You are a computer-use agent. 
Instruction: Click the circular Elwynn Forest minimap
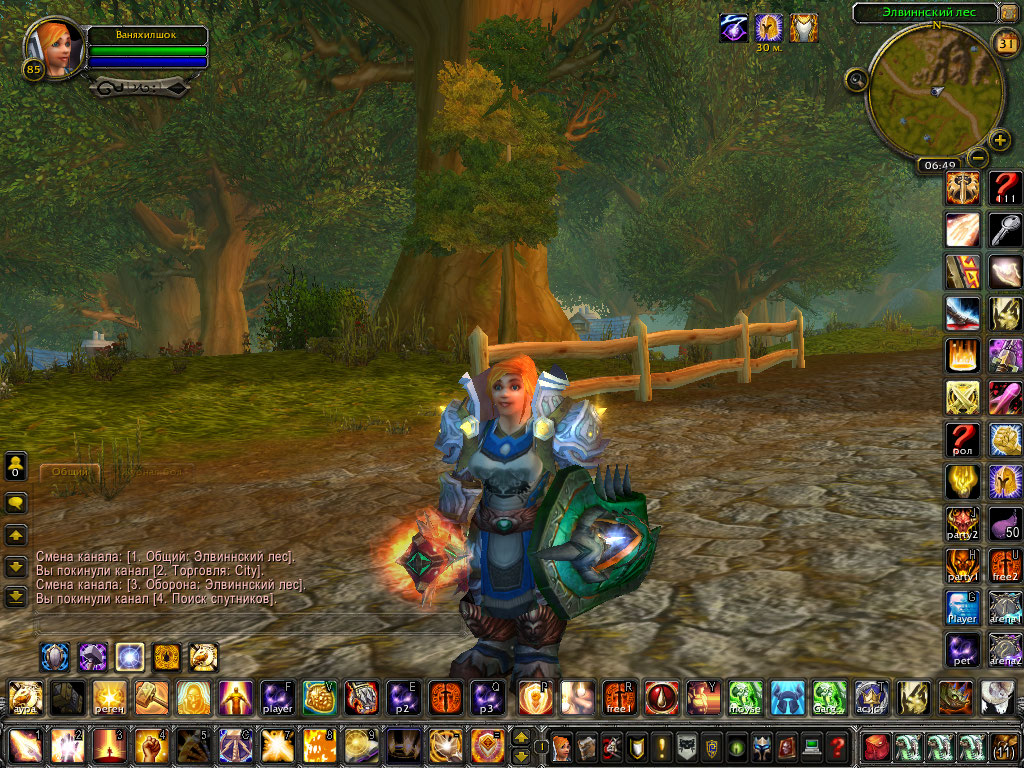click(x=934, y=92)
